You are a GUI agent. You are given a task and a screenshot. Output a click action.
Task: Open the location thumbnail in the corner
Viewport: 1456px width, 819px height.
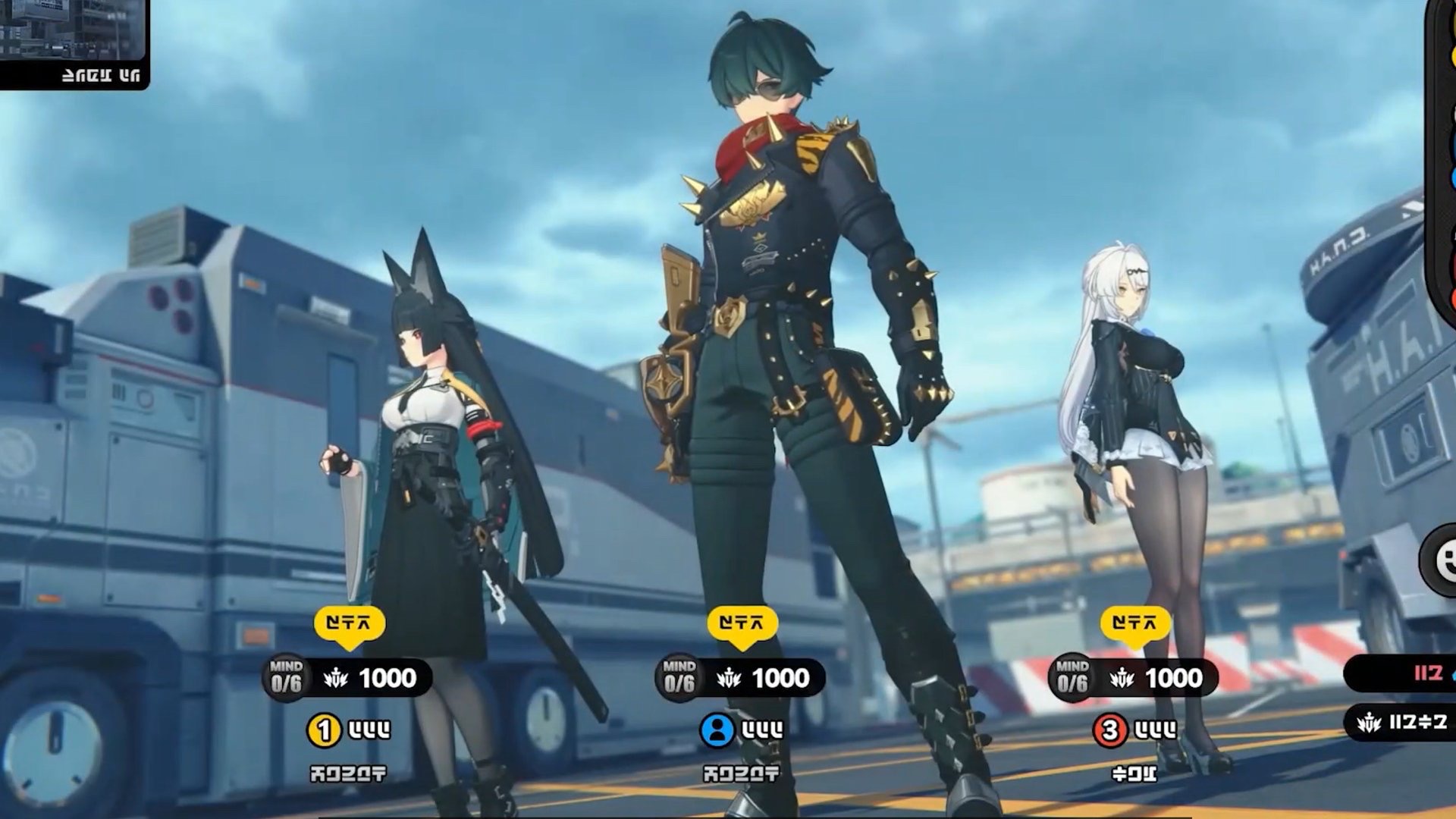pos(73,42)
